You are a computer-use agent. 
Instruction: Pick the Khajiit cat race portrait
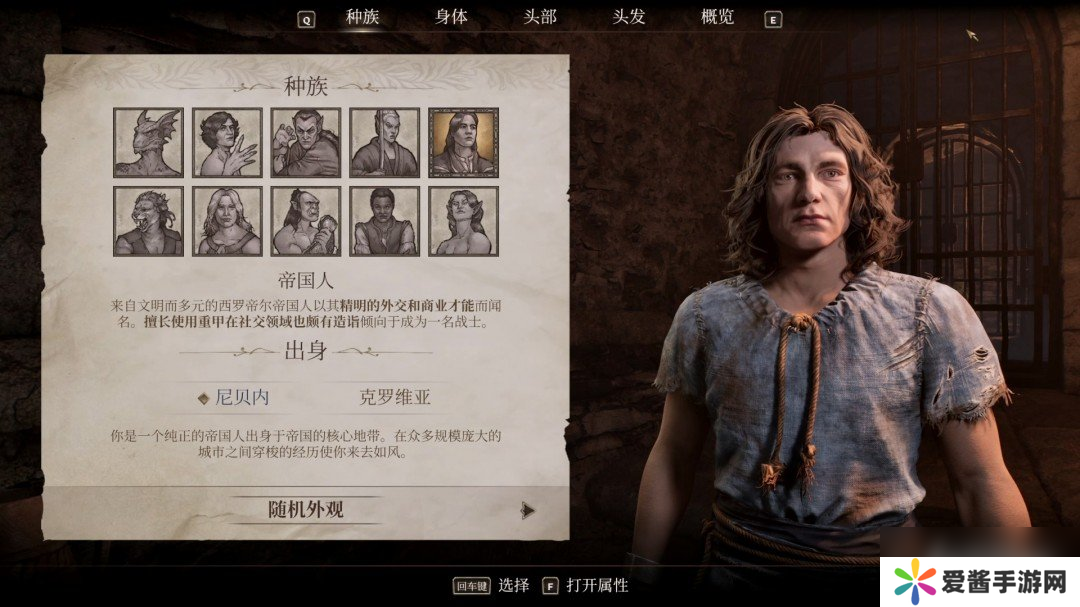(x=148, y=221)
